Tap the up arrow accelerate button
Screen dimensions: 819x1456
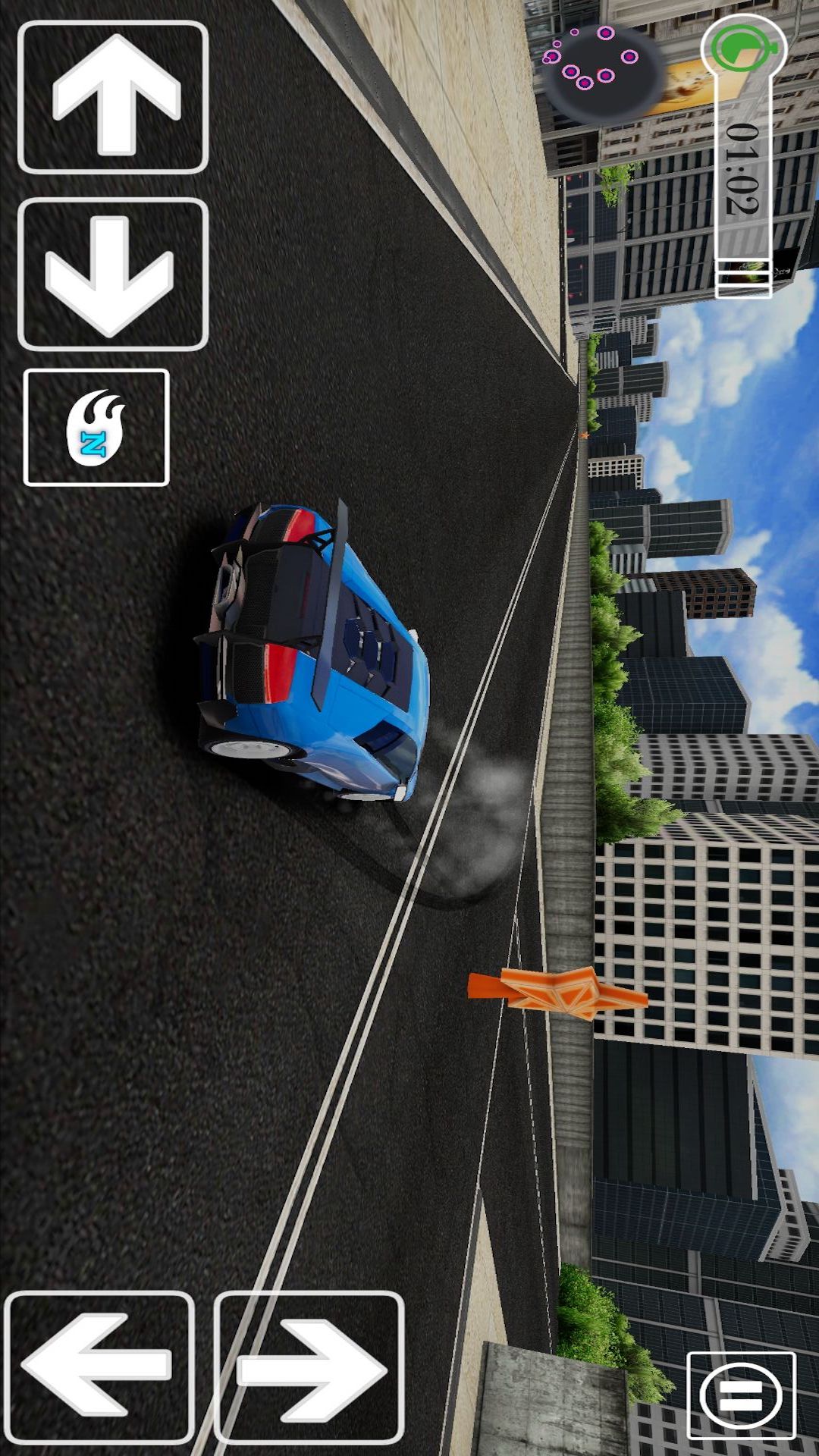[113, 97]
